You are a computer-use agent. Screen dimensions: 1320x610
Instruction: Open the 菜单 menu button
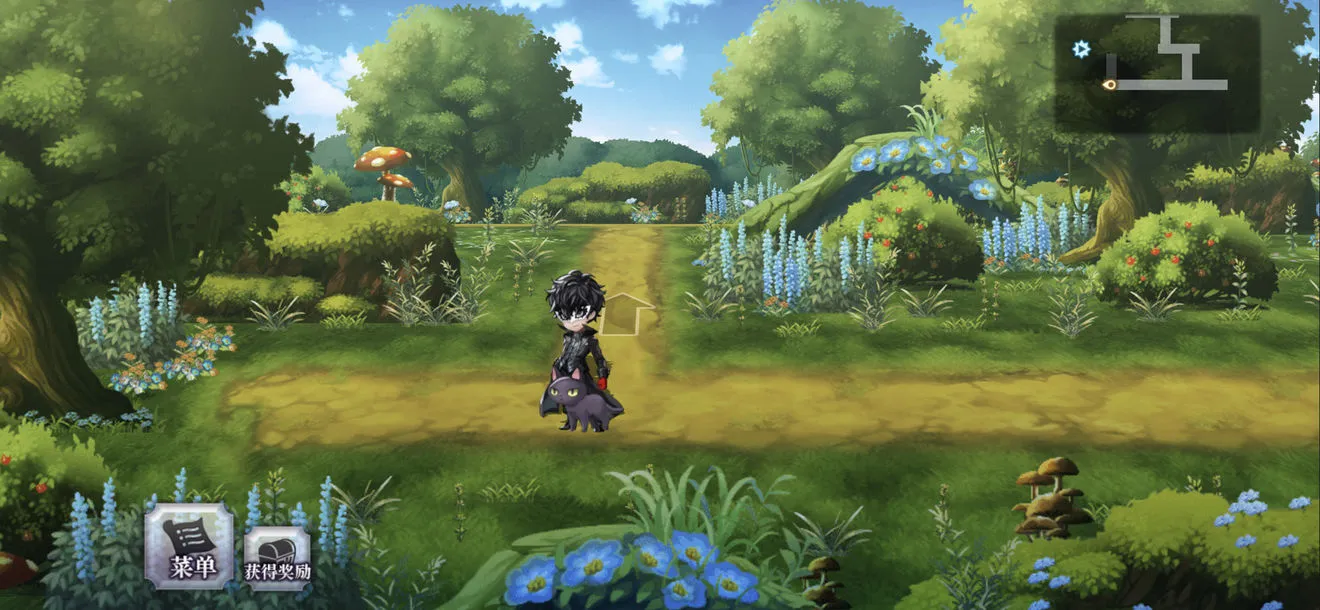tap(190, 546)
